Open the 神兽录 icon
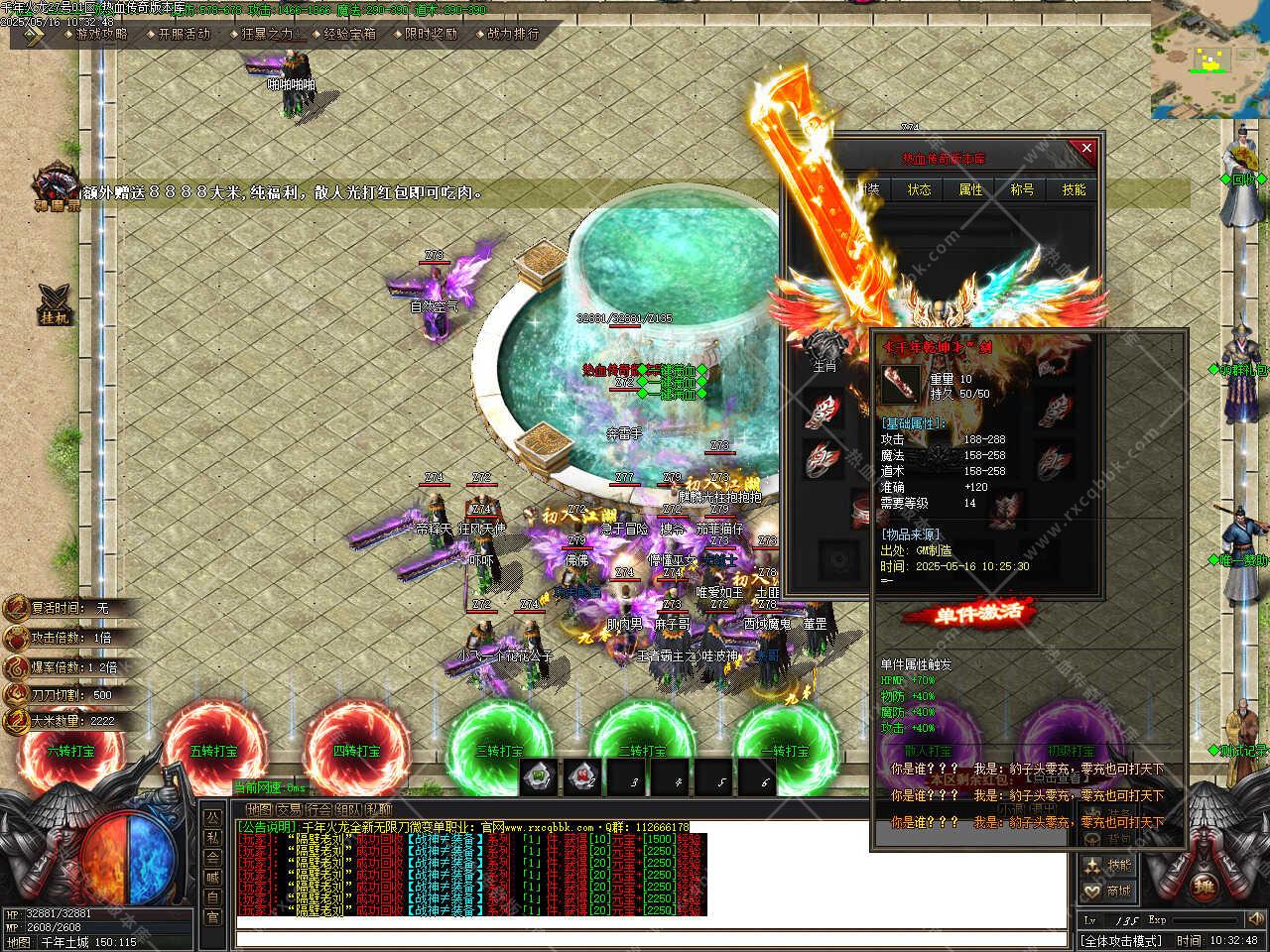This screenshot has height=952, width=1270. click(54, 186)
